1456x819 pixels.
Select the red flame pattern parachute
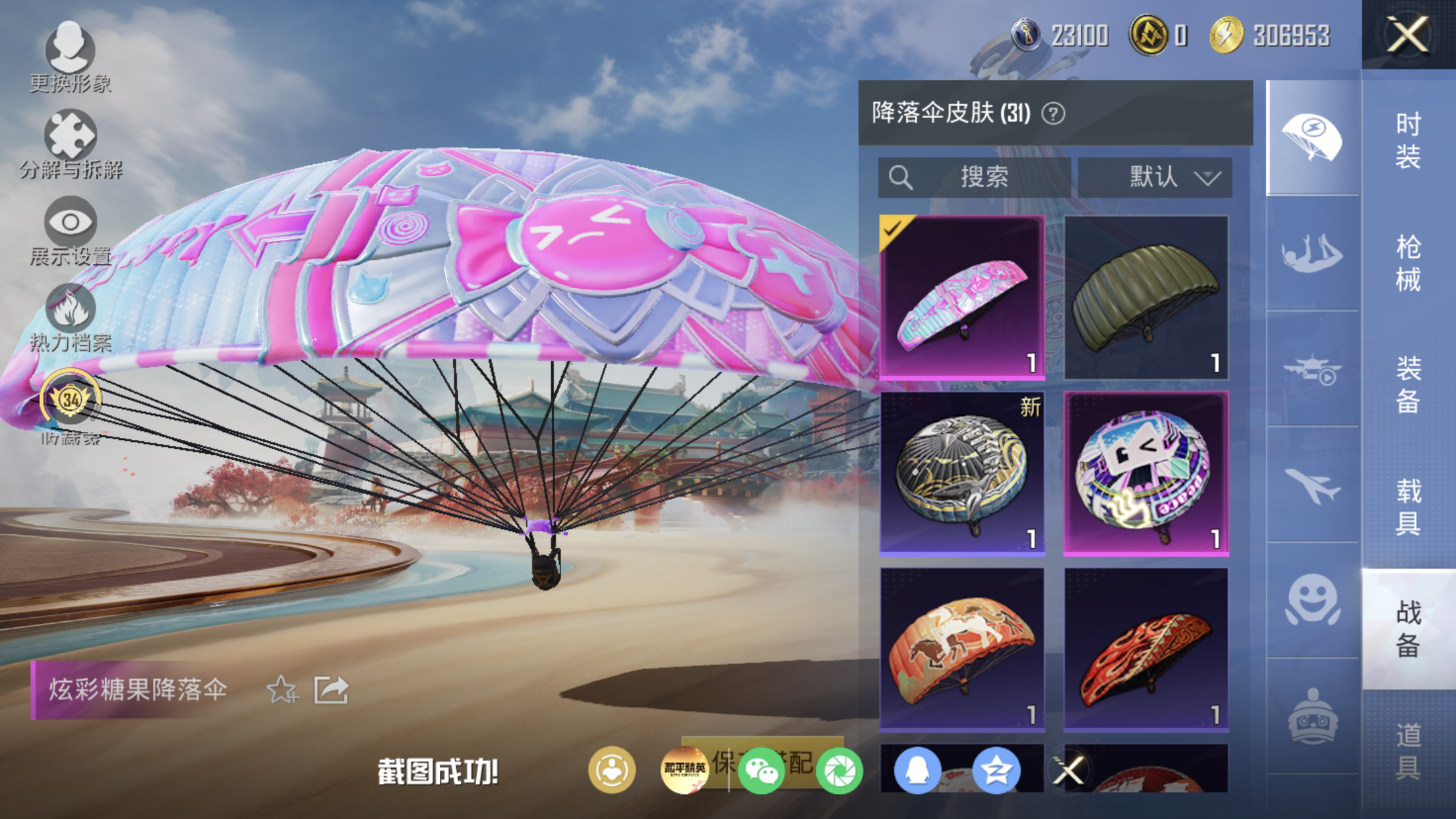1146,650
